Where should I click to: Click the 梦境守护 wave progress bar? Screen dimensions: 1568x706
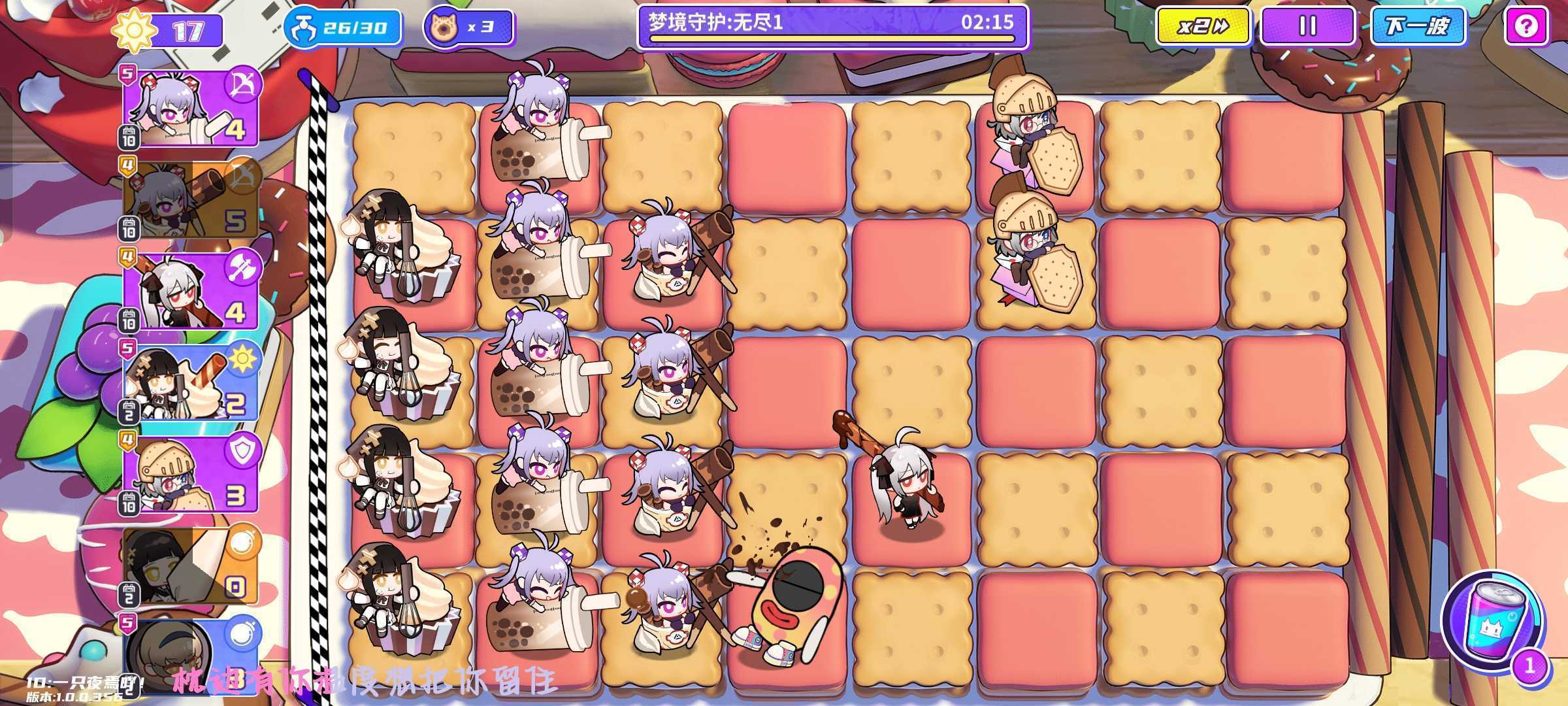coord(830,26)
